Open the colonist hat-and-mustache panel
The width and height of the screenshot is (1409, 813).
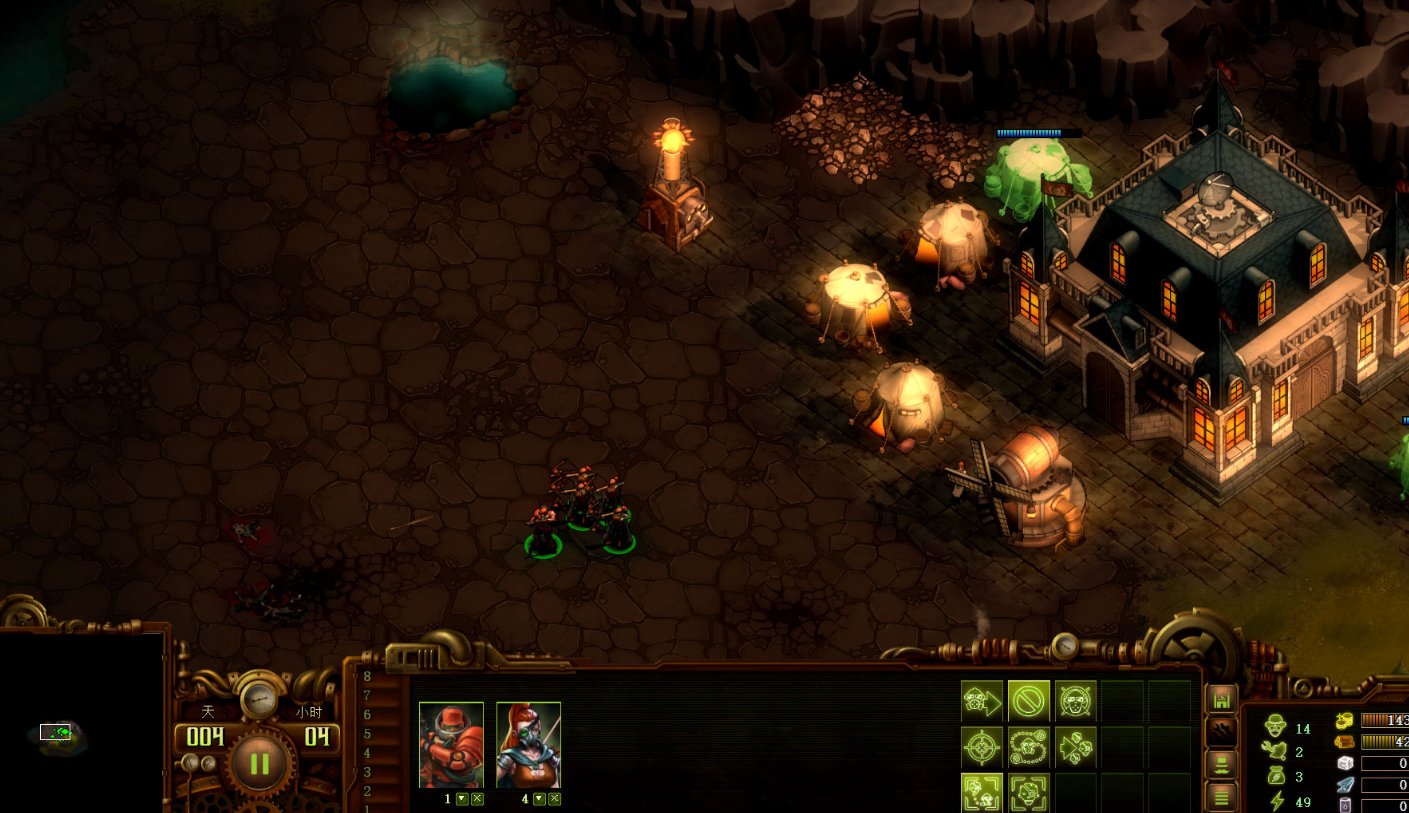(x=1221, y=765)
